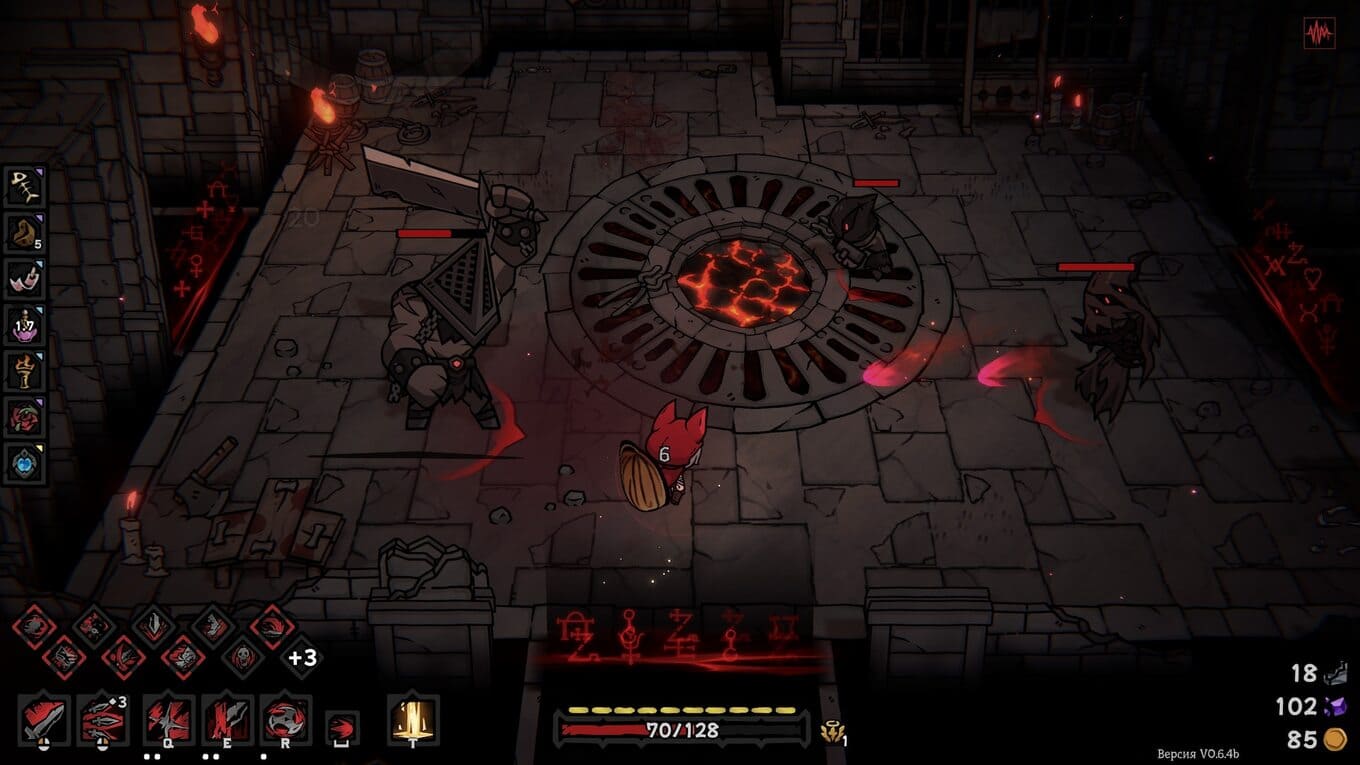Click the red rose relic icon
1360x765 pixels.
[x=23, y=417]
